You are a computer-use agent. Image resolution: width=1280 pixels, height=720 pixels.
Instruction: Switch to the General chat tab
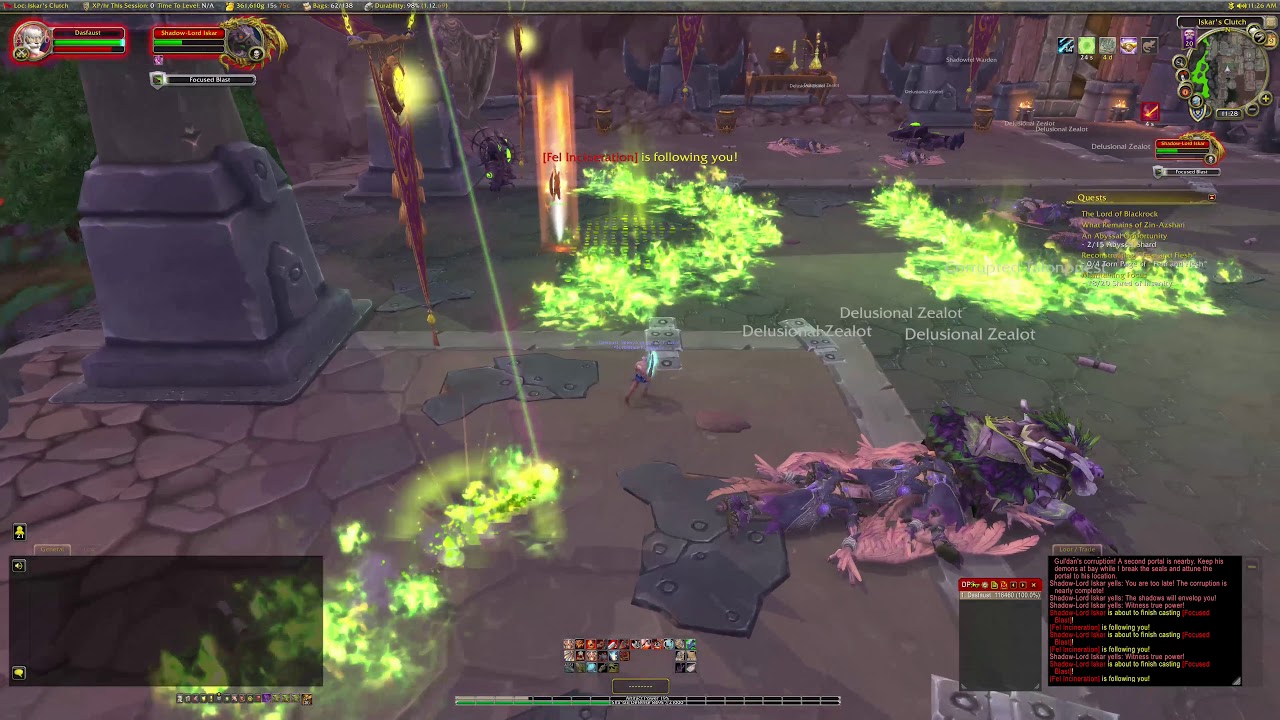tap(52, 549)
